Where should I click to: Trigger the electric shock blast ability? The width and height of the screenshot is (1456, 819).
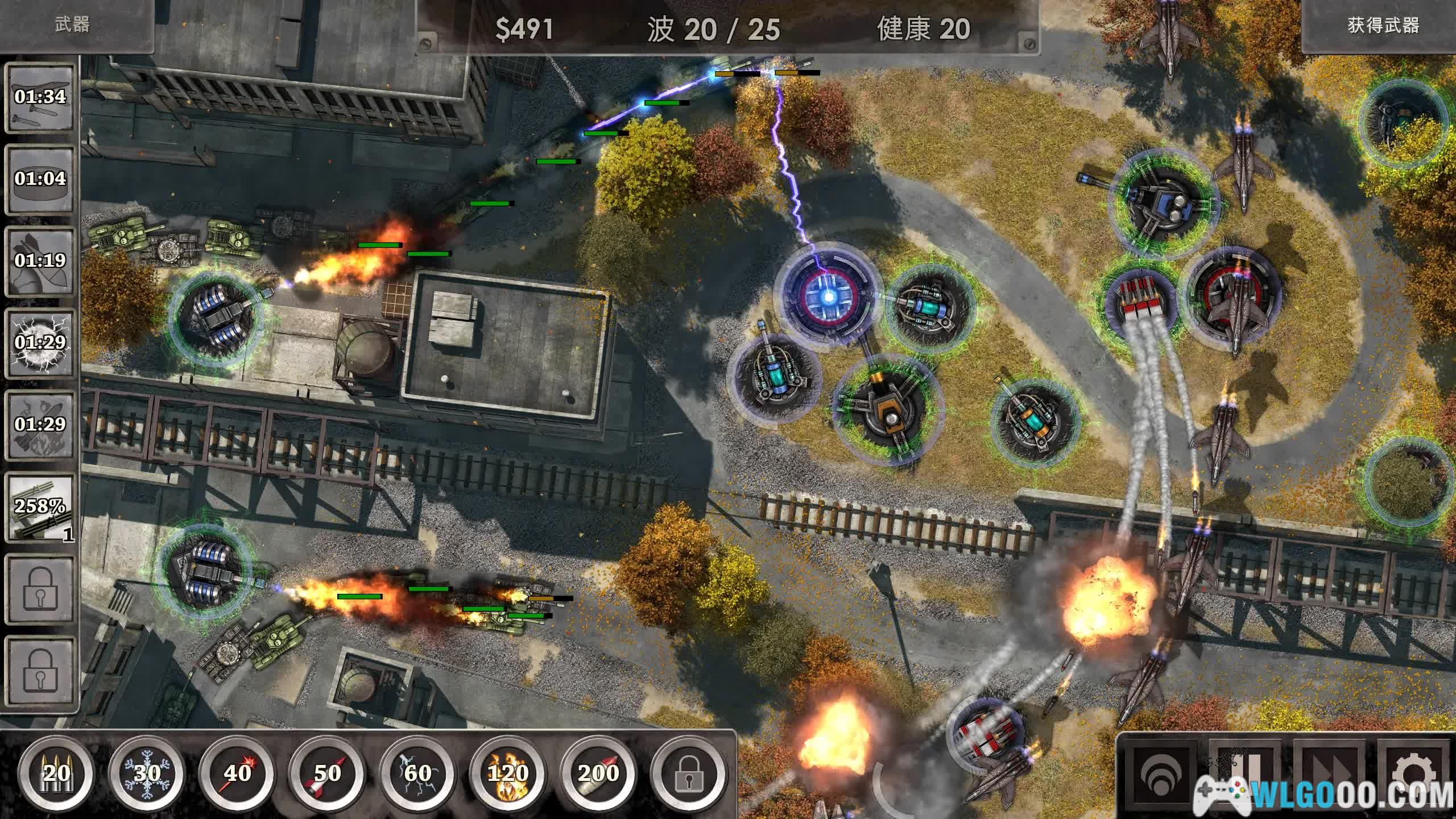point(40,344)
